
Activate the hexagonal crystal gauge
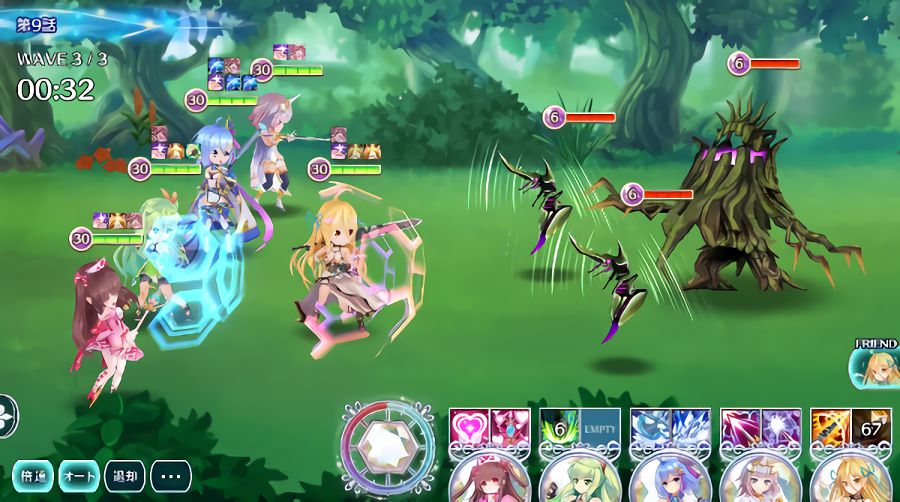point(387,447)
